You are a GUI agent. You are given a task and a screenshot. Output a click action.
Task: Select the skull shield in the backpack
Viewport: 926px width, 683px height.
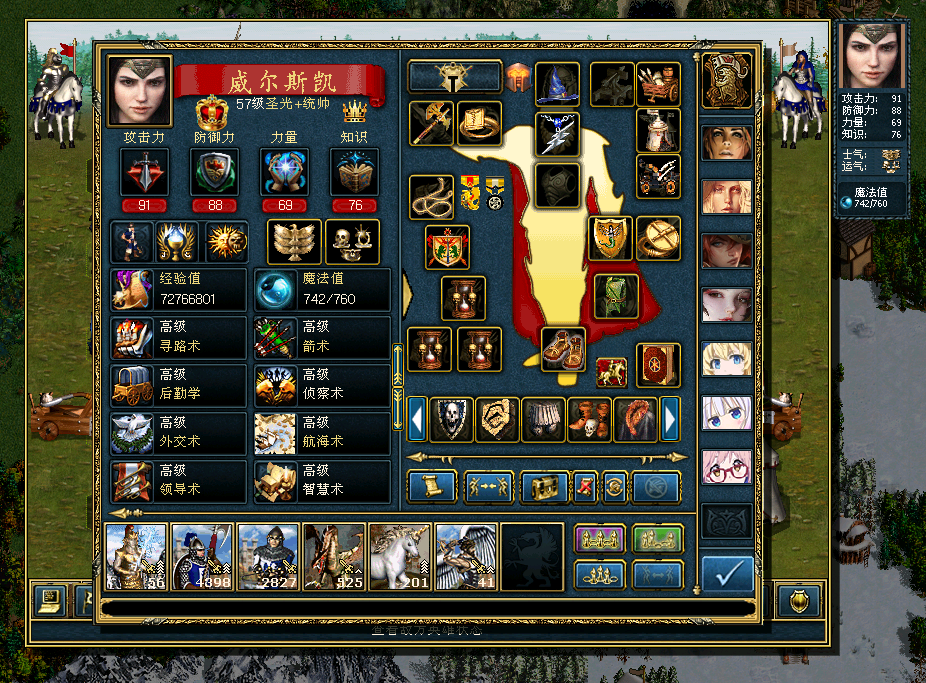452,419
